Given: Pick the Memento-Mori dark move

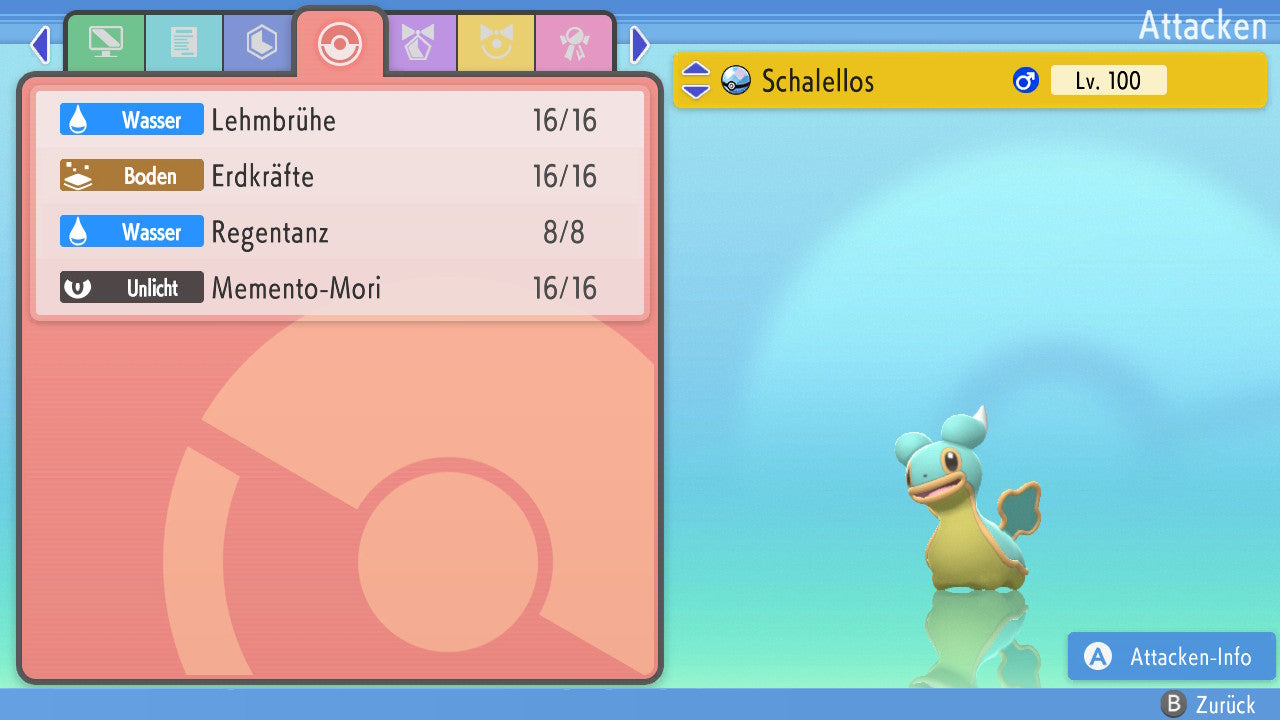Looking at the screenshot, I should 340,289.
